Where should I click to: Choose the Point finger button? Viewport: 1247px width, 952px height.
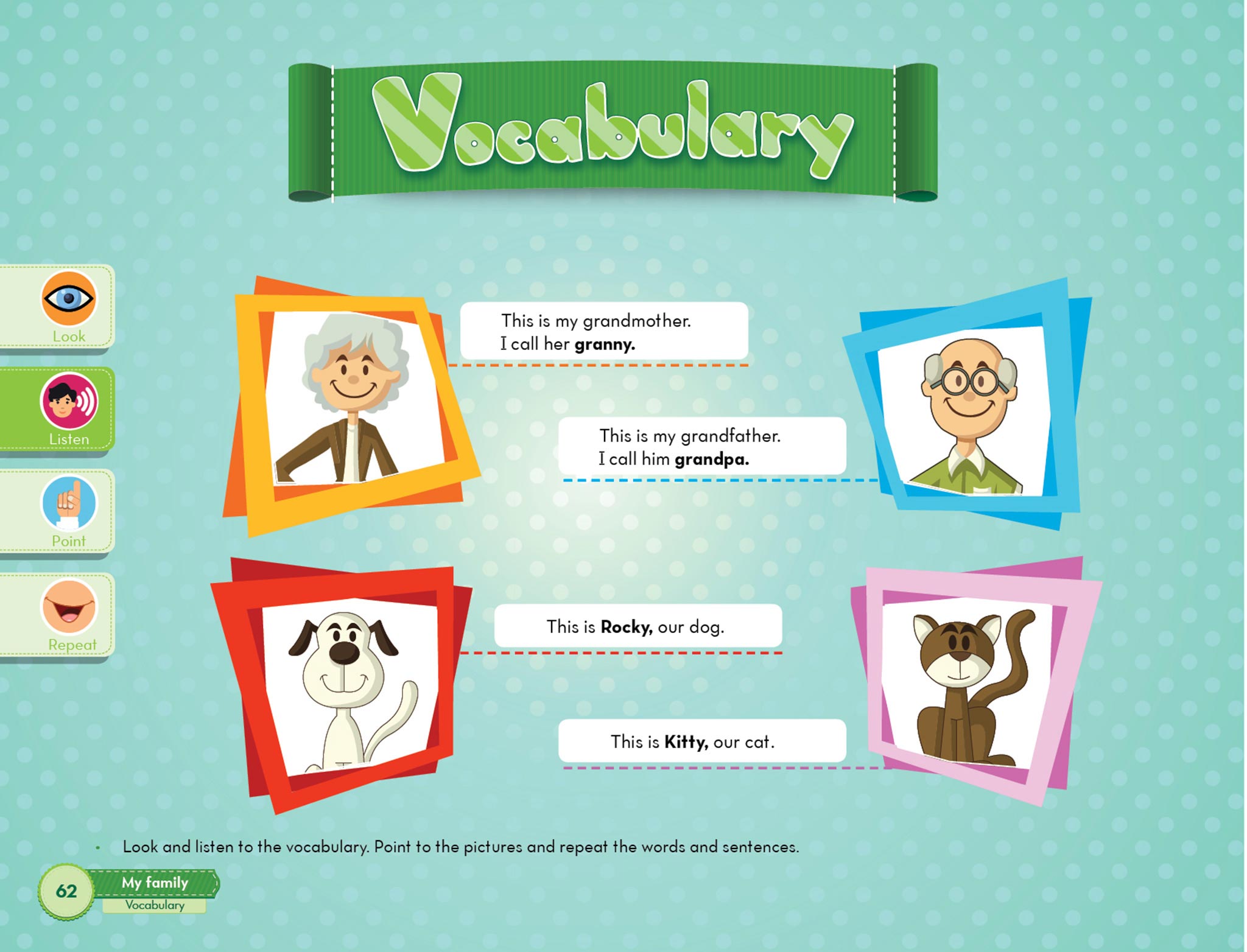(x=68, y=504)
